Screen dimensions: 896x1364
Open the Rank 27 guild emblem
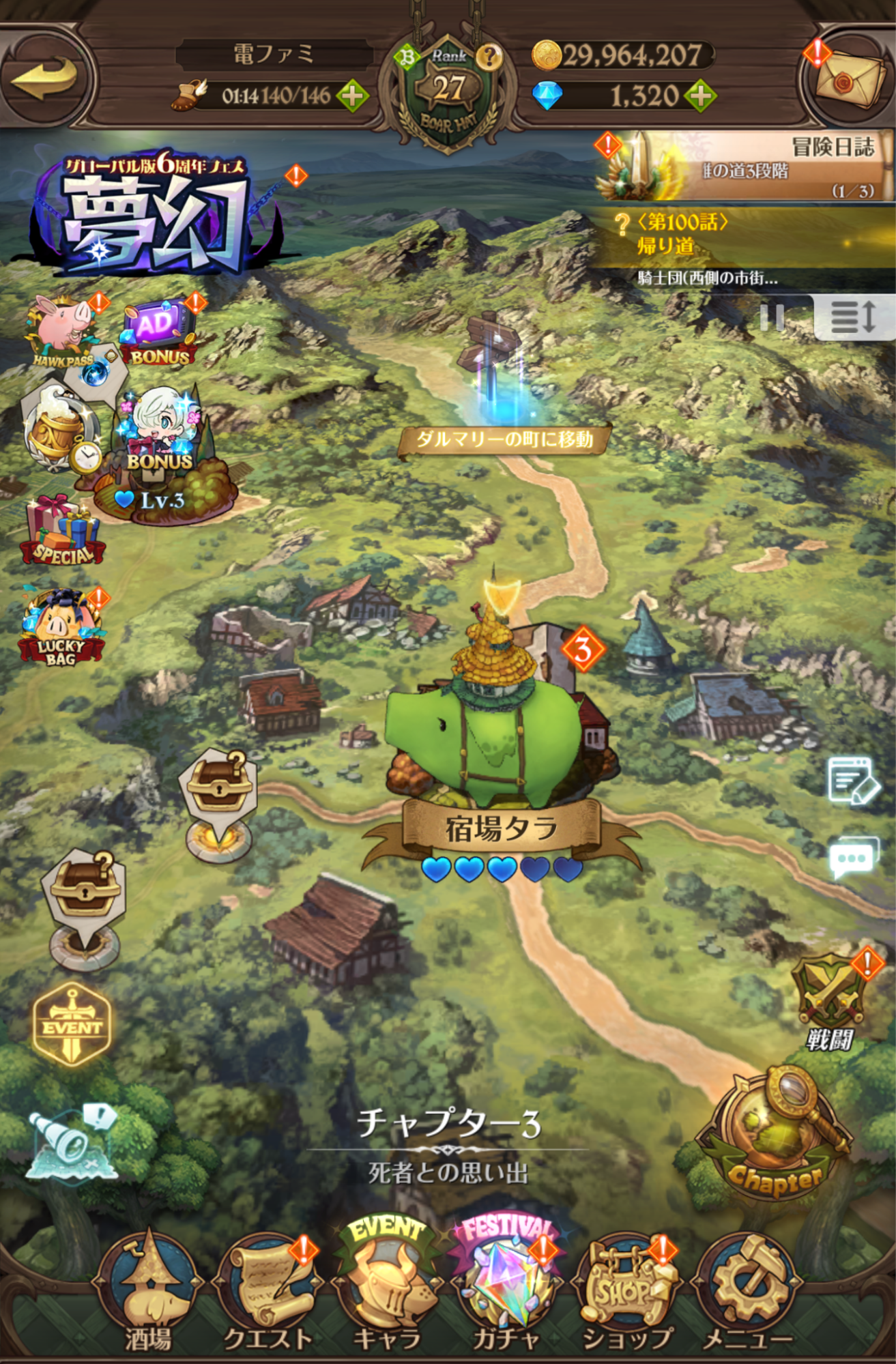pos(448,84)
